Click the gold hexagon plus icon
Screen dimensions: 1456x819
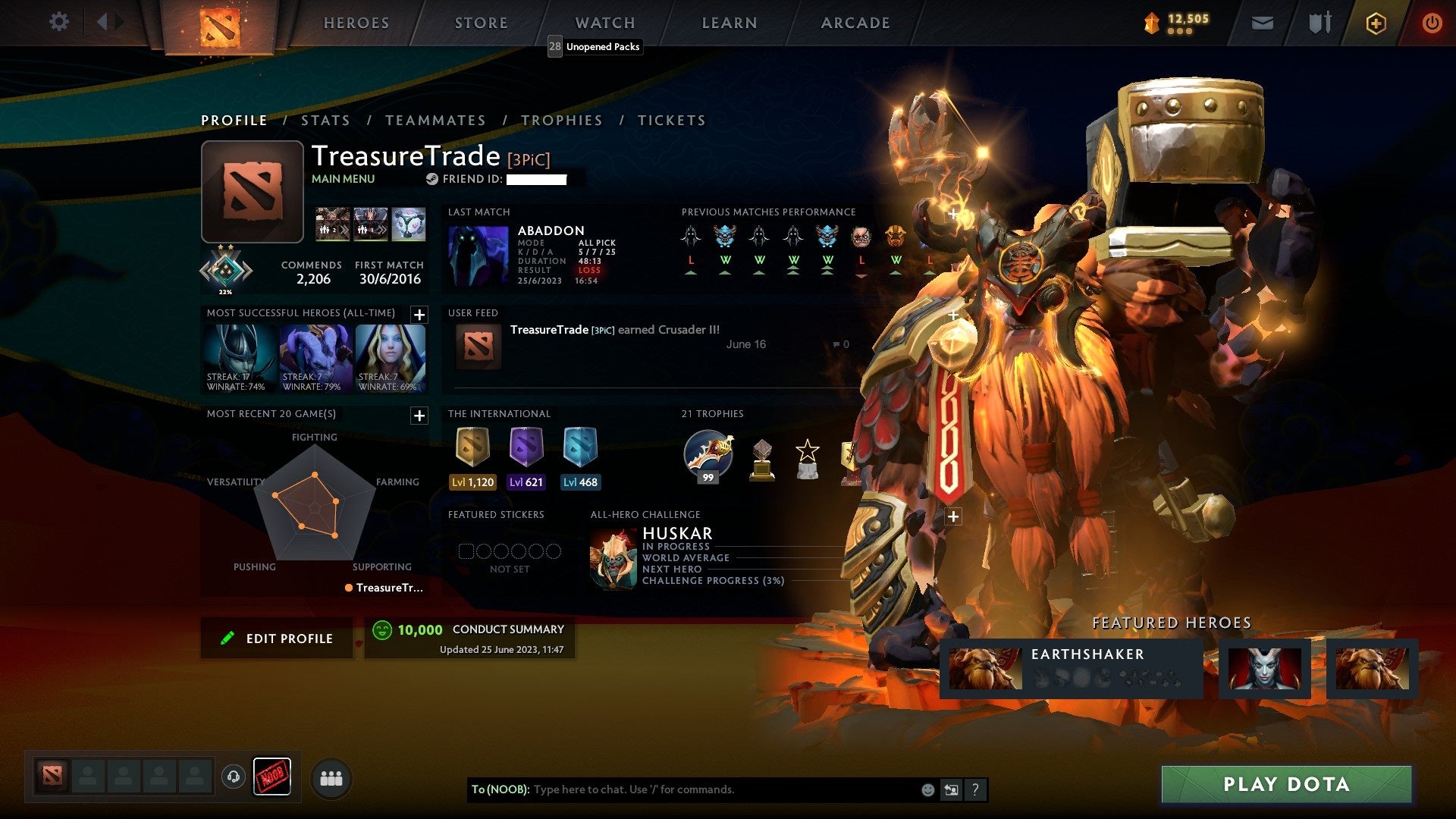click(1375, 23)
